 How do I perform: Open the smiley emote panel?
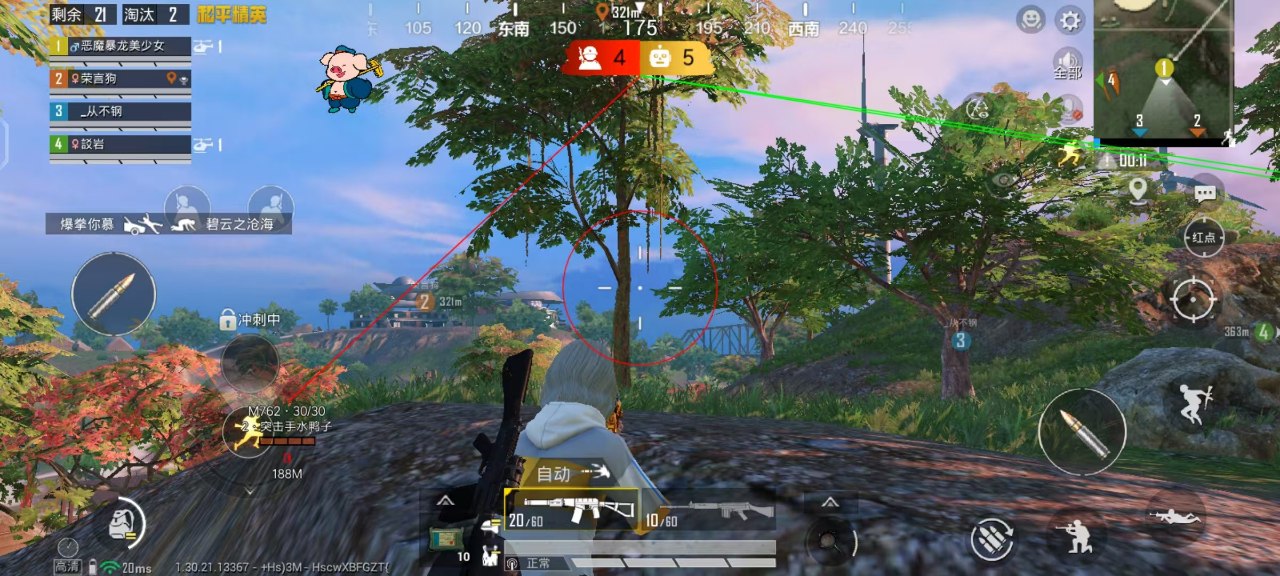click(1031, 19)
